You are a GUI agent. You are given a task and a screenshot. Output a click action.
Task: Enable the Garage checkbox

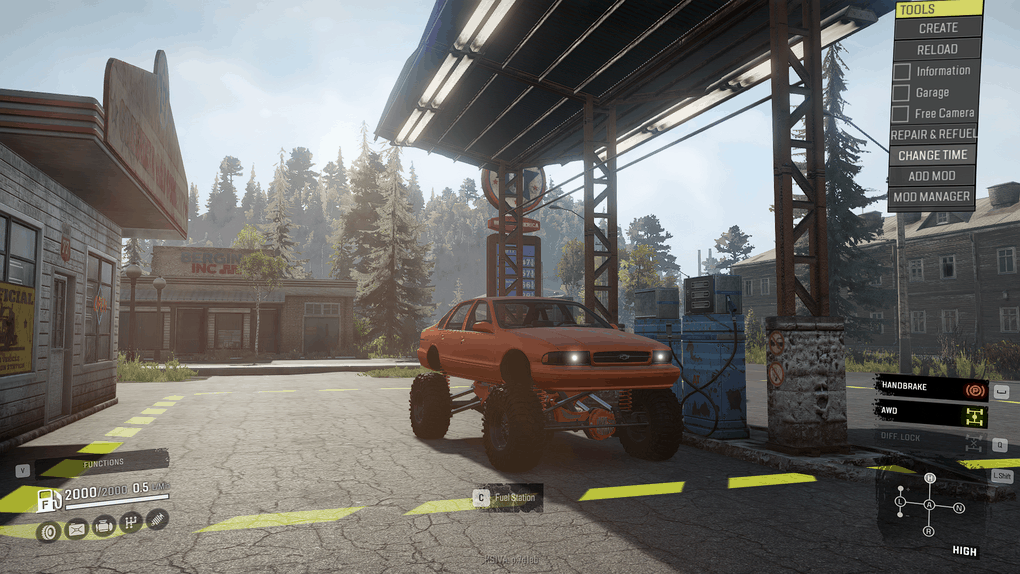[902, 92]
